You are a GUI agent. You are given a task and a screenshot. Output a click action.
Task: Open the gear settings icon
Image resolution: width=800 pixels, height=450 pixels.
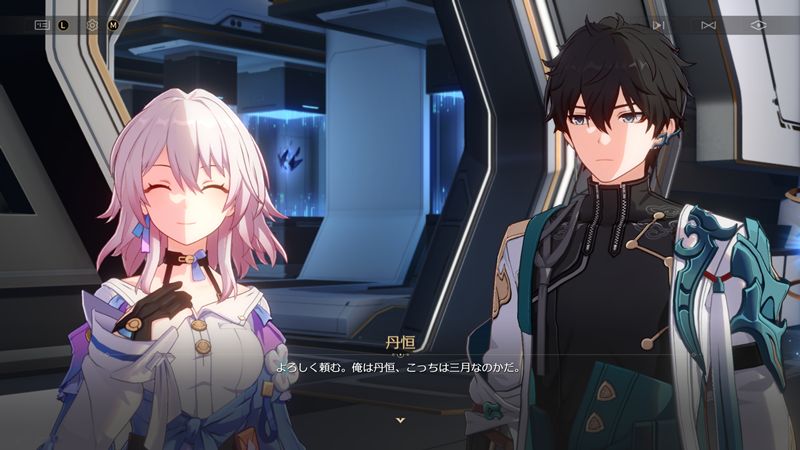coord(93,25)
